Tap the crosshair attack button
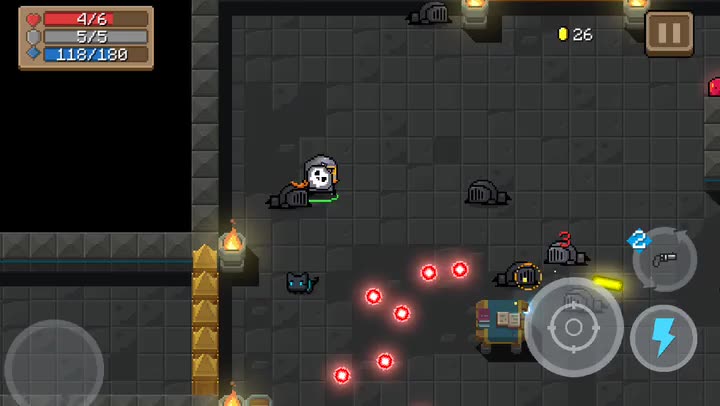This screenshot has width=720, height=406. click(574, 327)
